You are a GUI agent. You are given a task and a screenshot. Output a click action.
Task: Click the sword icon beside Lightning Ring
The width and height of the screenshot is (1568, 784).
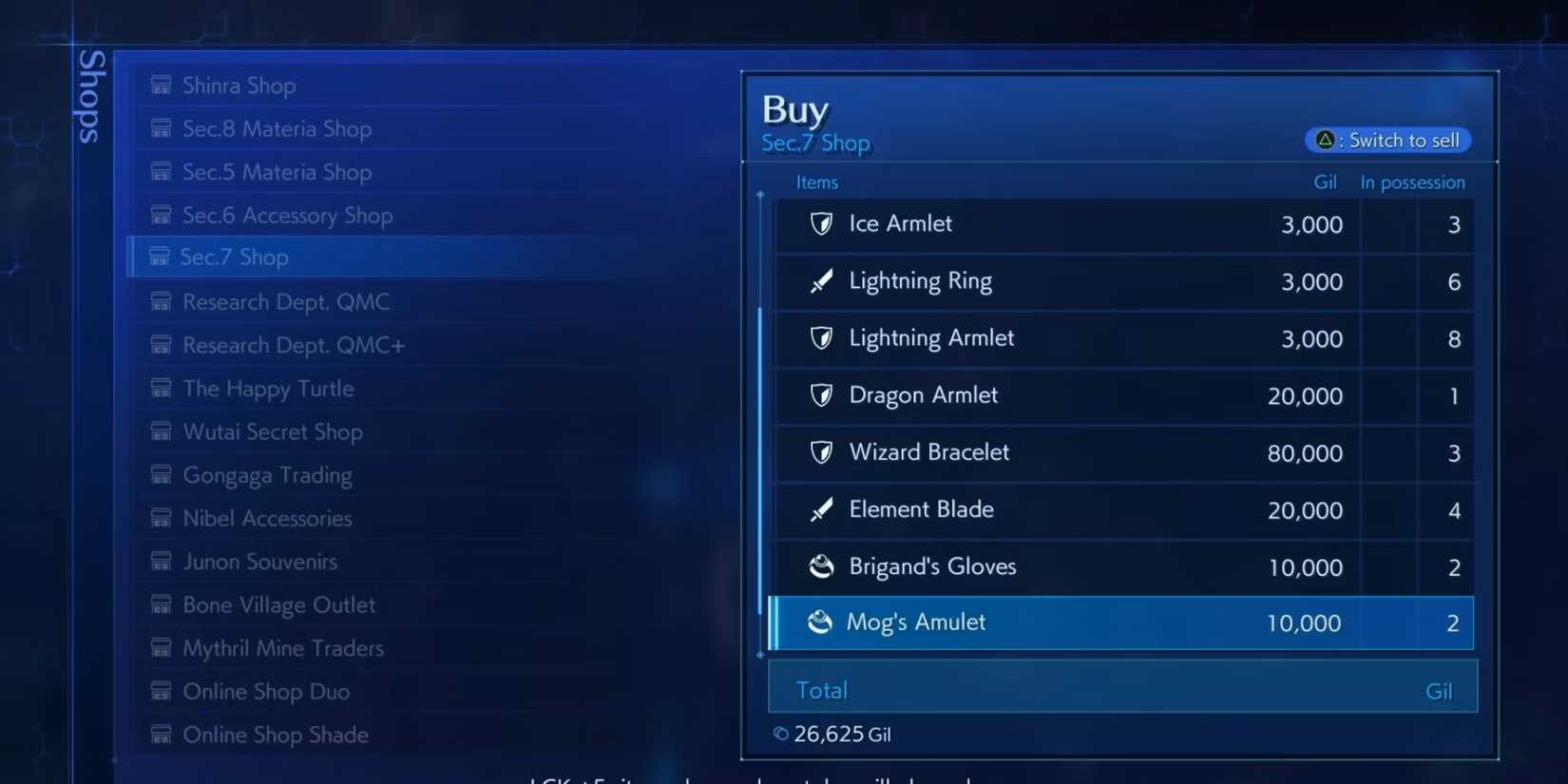pos(823,281)
